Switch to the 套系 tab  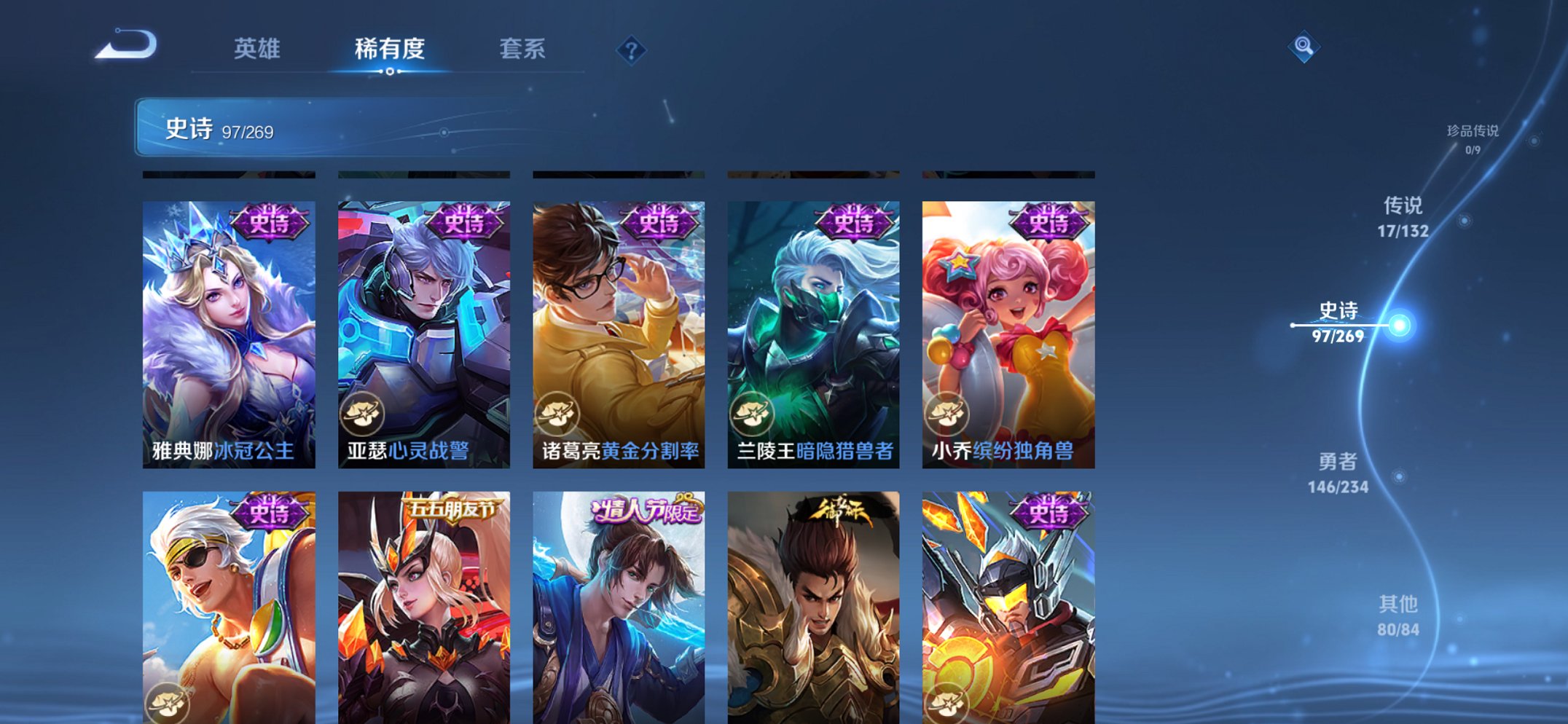click(522, 50)
